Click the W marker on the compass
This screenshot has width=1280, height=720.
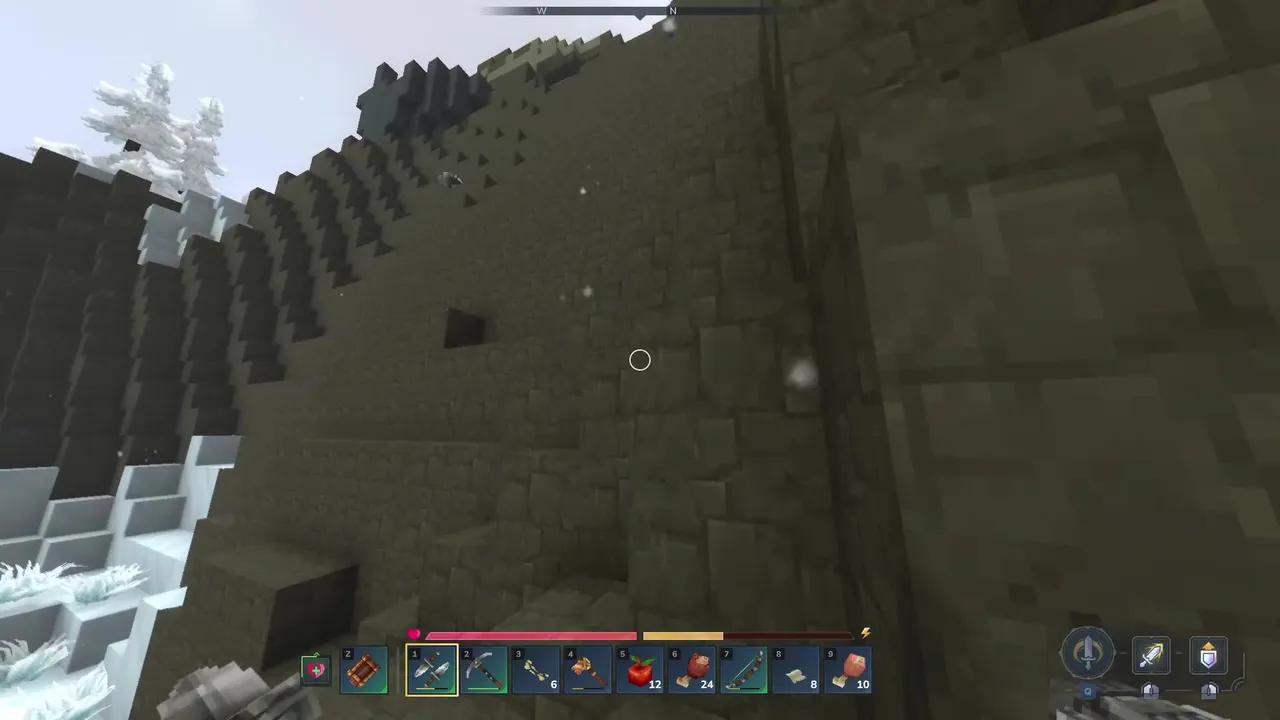pyautogui.click(x=542, y=10)
